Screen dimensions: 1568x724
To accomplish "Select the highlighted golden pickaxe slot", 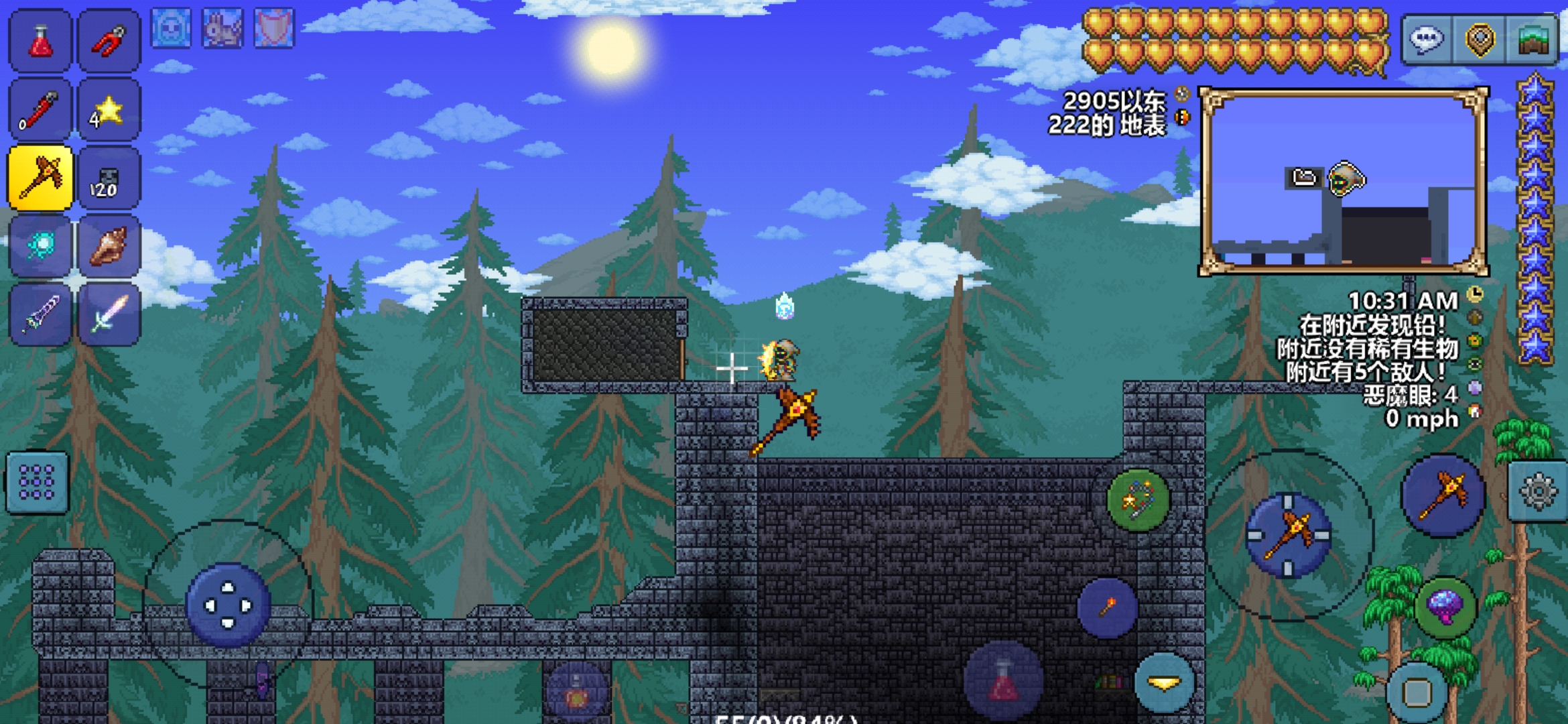I will [x=40, y=178].
